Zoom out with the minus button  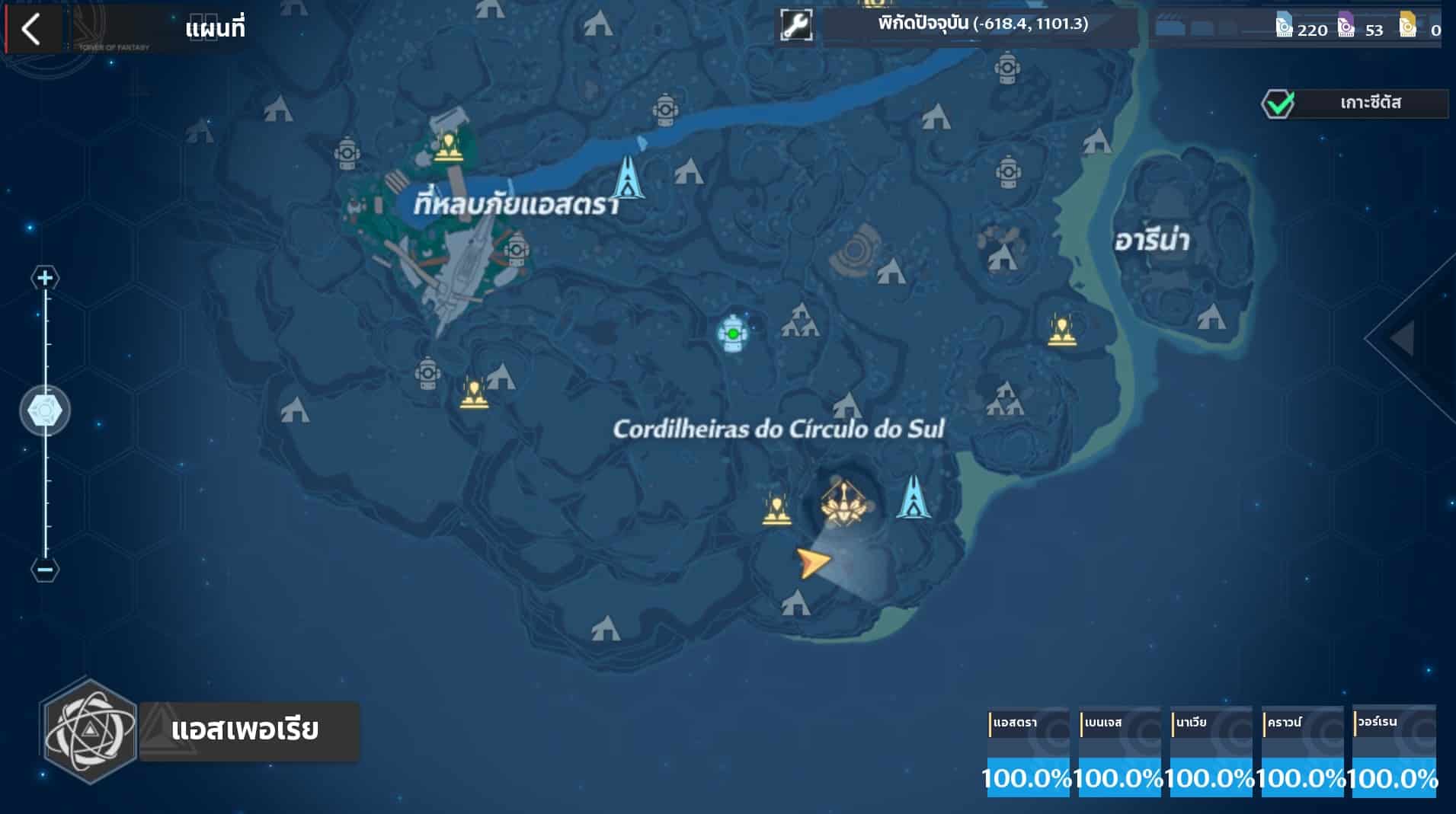[45, 569]
